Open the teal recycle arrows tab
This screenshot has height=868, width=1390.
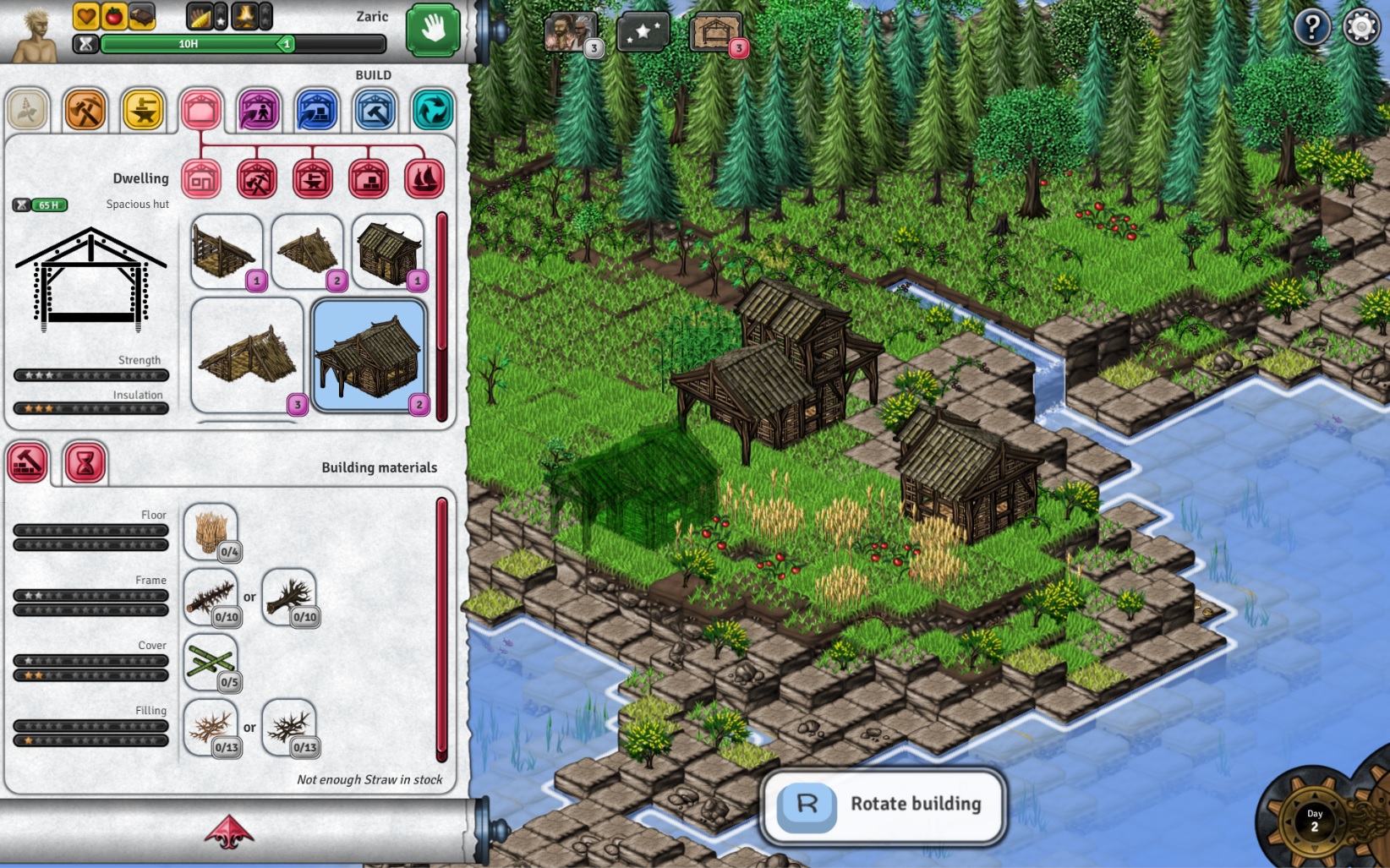point(432,111)
